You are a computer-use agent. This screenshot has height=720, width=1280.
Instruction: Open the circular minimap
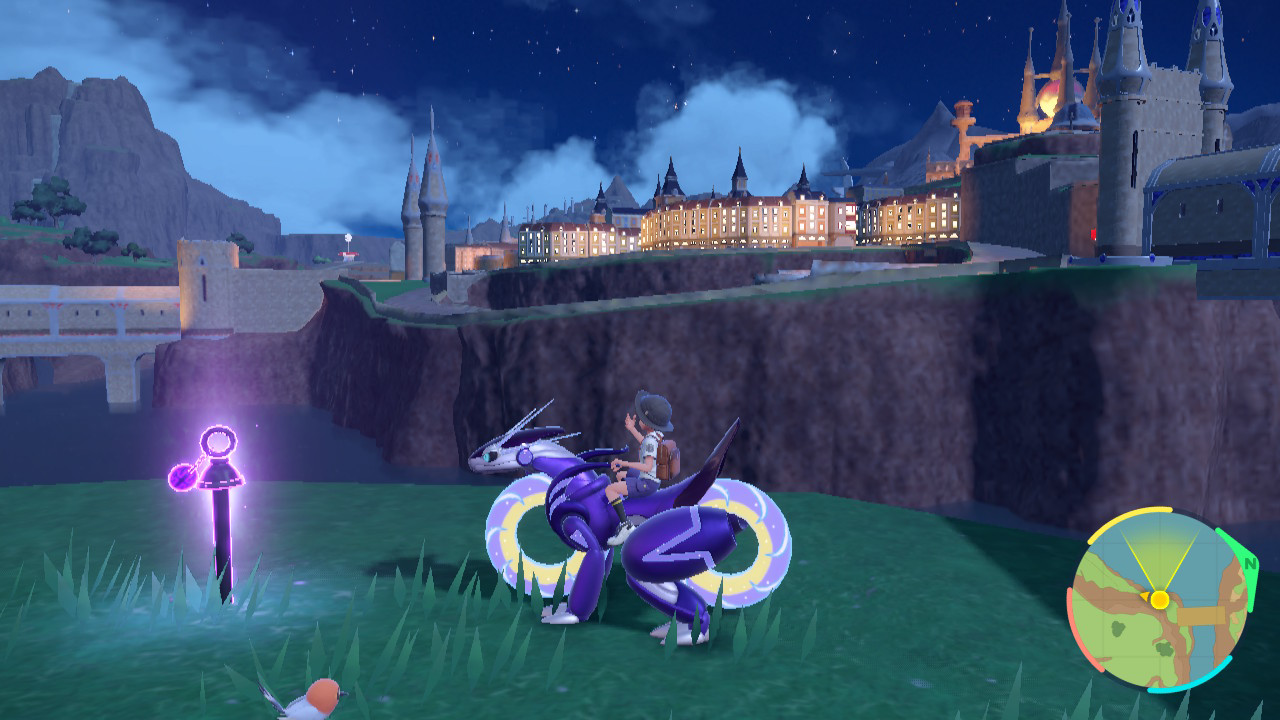(1159, 600)
